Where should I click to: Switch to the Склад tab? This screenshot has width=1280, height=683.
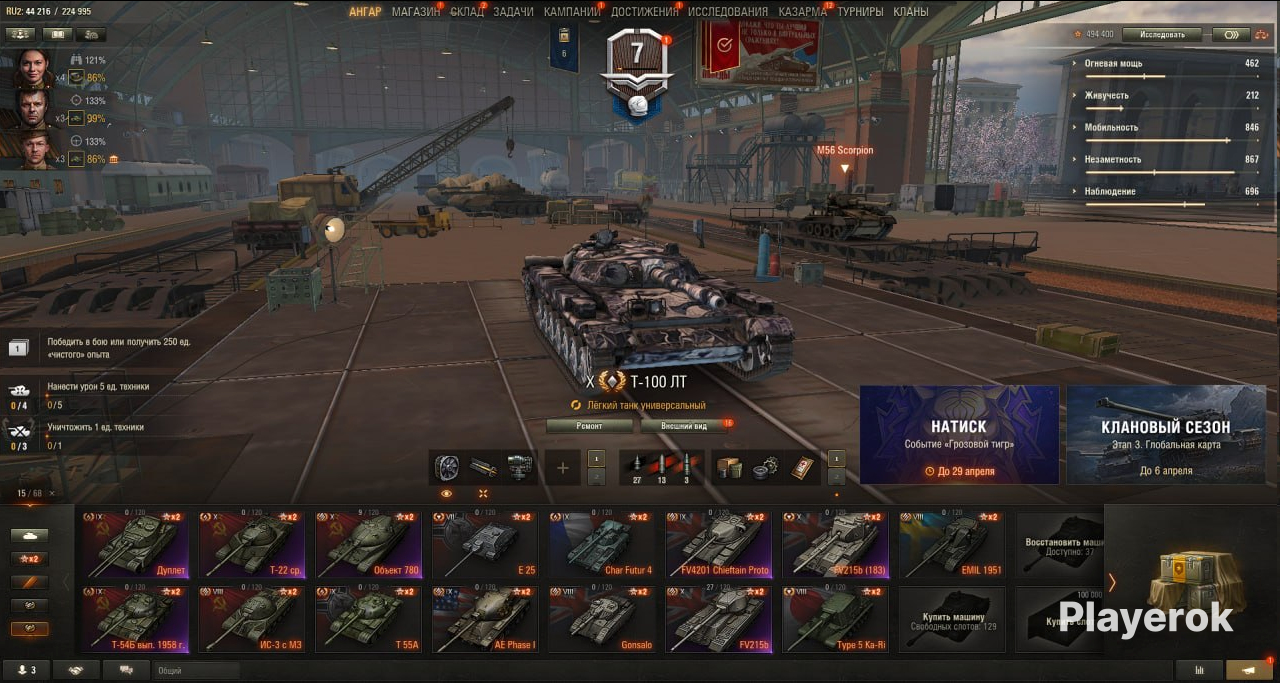click(x=466, y=12)
